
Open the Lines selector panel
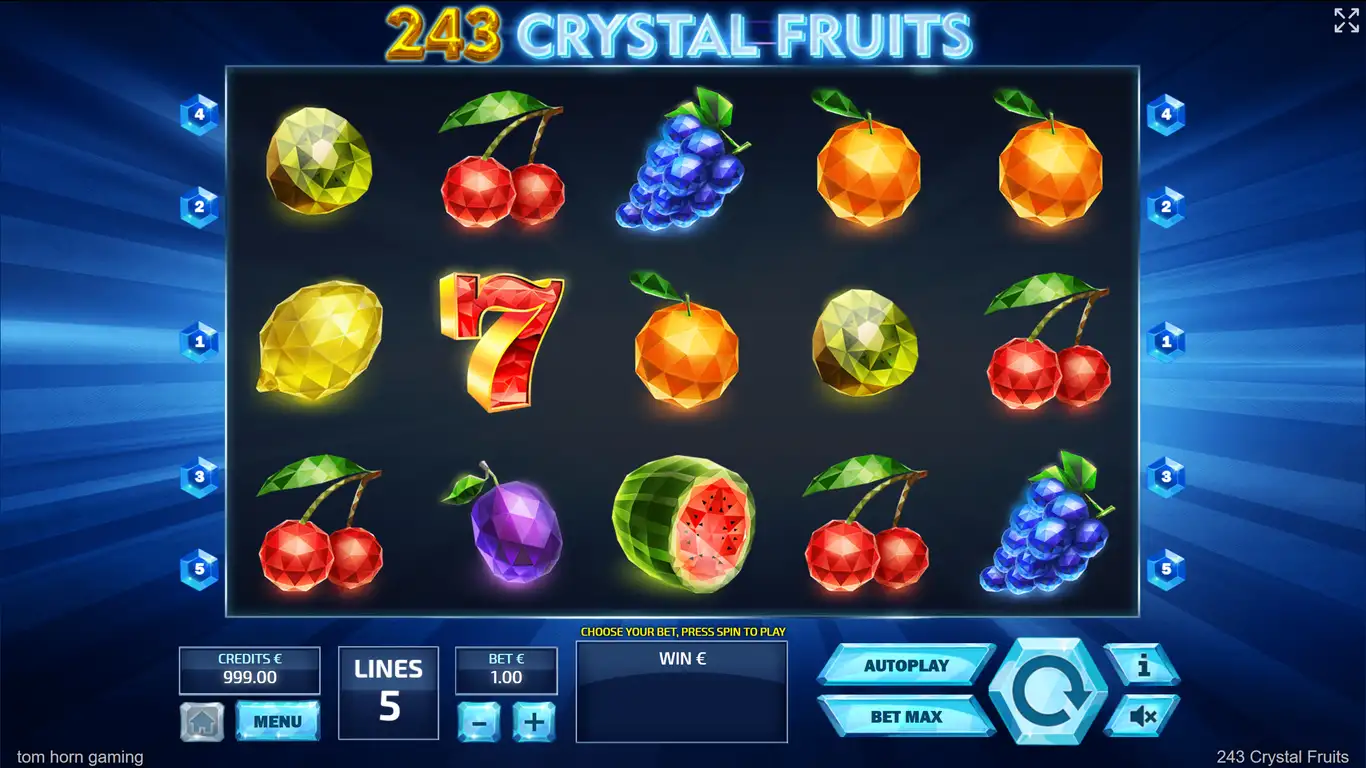[388, 692]
